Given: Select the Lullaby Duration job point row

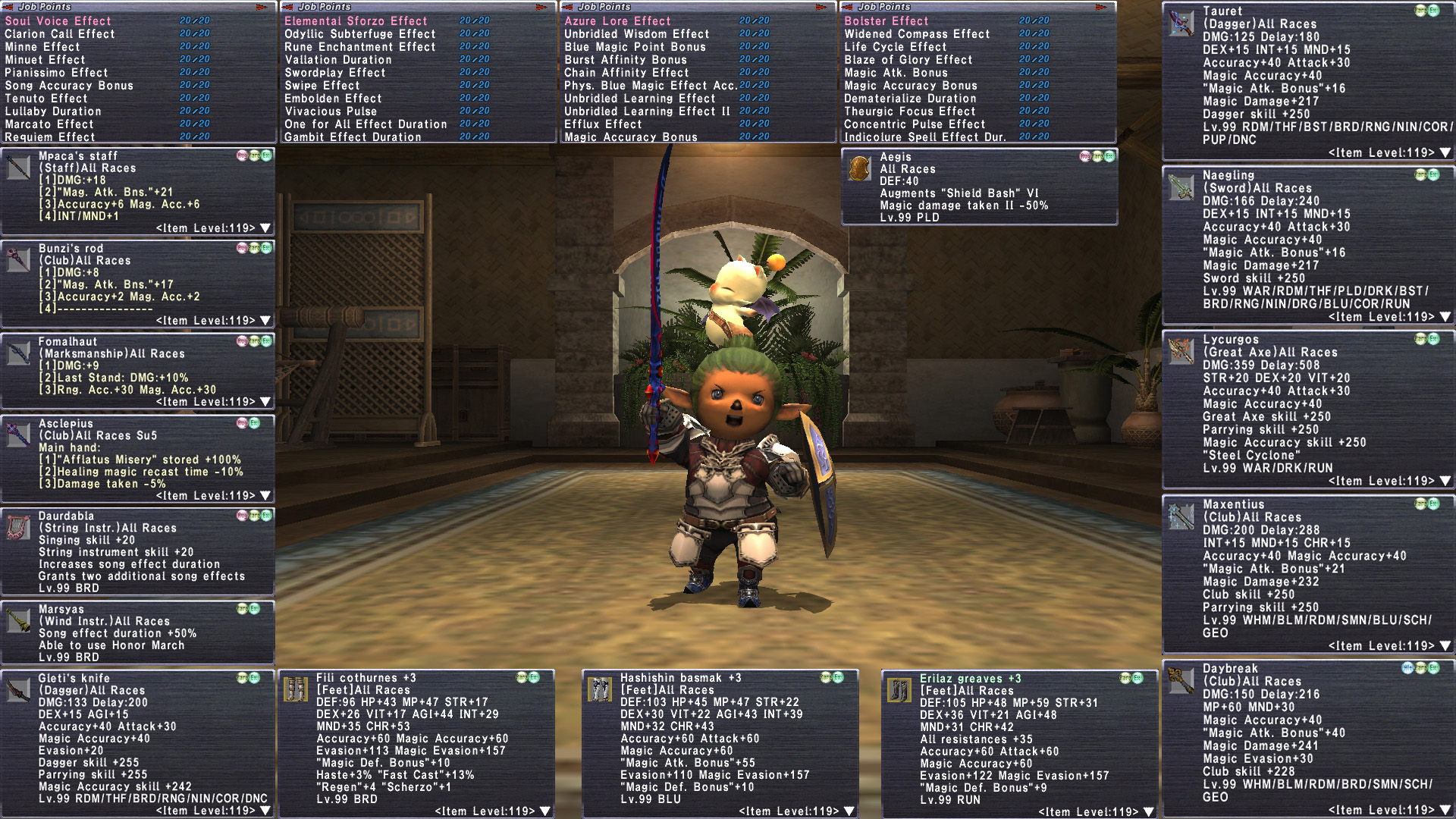Looking at the screenshot, I should 53,111.
